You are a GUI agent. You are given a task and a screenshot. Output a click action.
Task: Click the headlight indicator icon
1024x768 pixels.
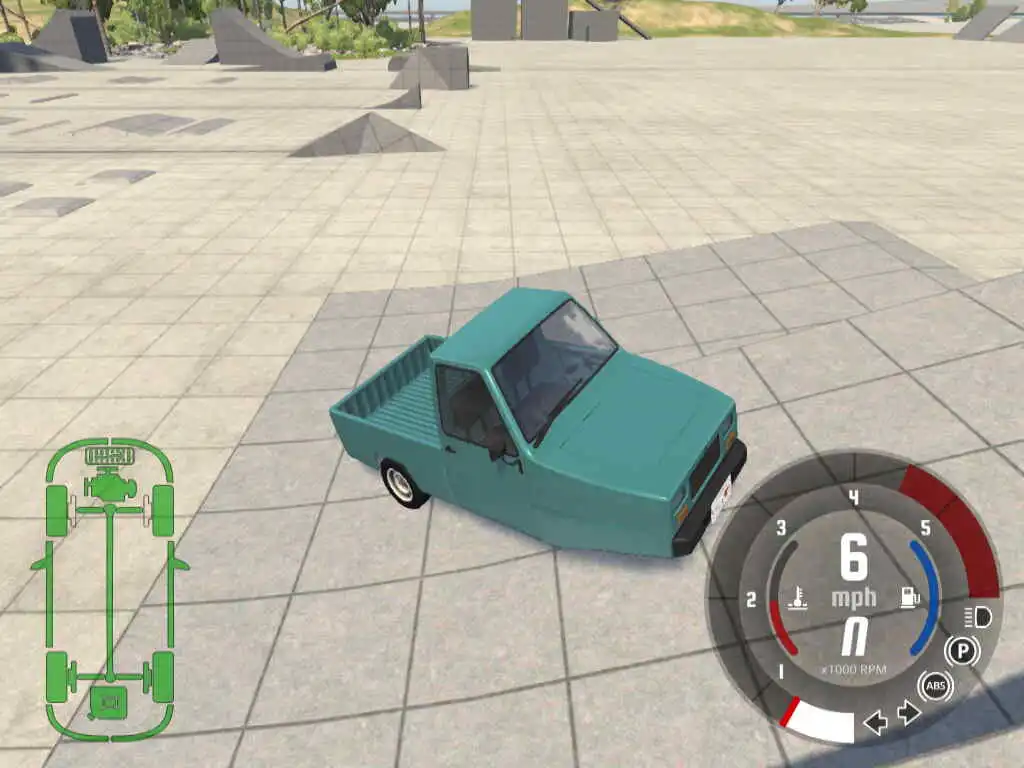977,617
